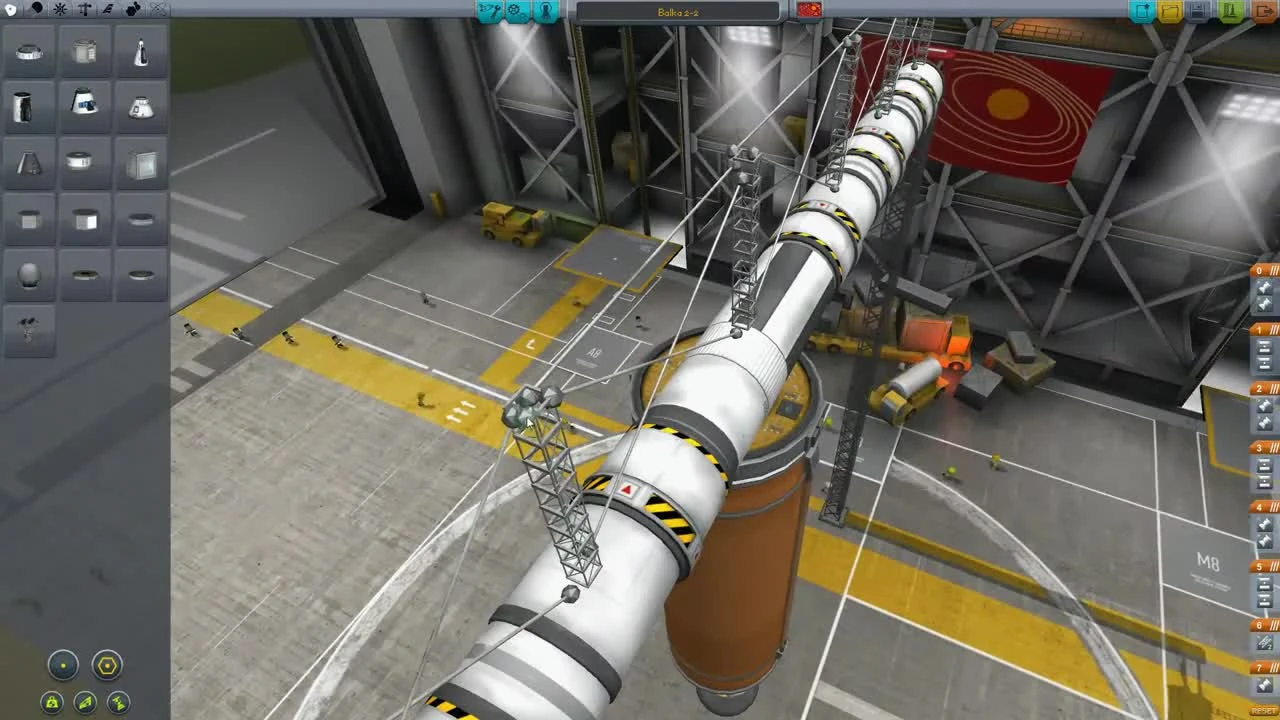This screenshot has width=1280, height=720.
Task: Open the mission flag selector
Action: tap(808, 10)
